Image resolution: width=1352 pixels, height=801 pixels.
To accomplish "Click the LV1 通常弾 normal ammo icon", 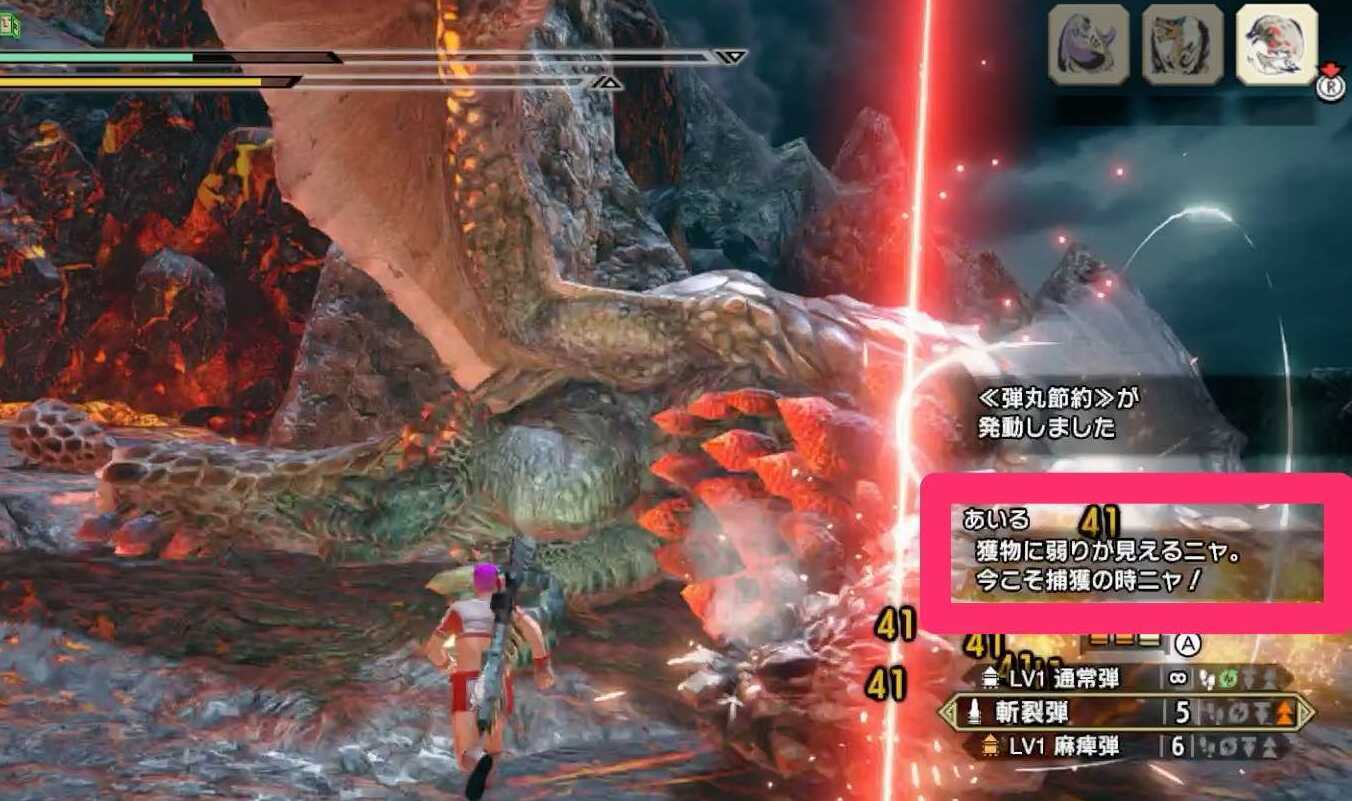I will coord(991,679).
